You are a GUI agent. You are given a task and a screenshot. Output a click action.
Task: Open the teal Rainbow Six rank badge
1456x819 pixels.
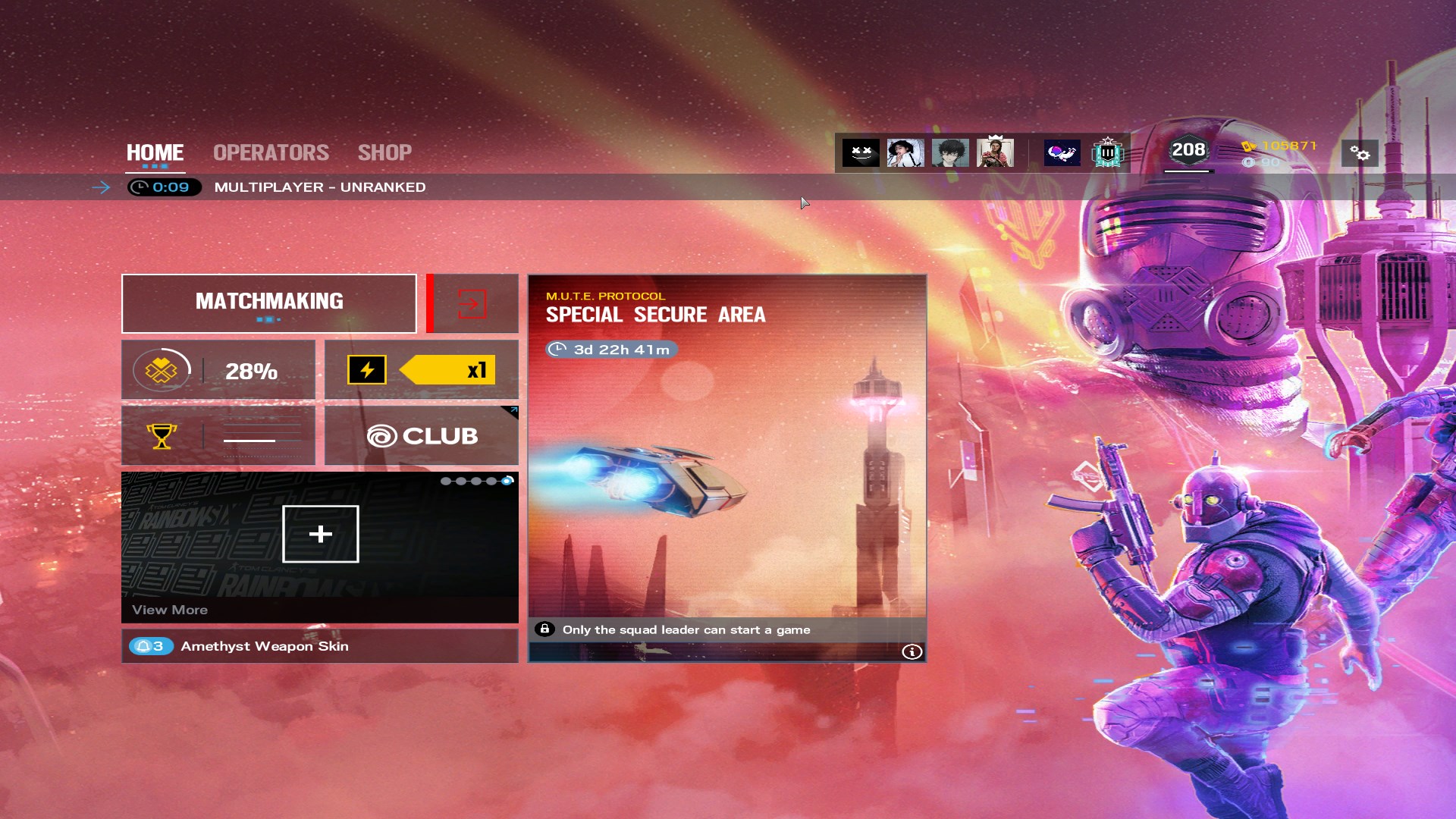1107,153
